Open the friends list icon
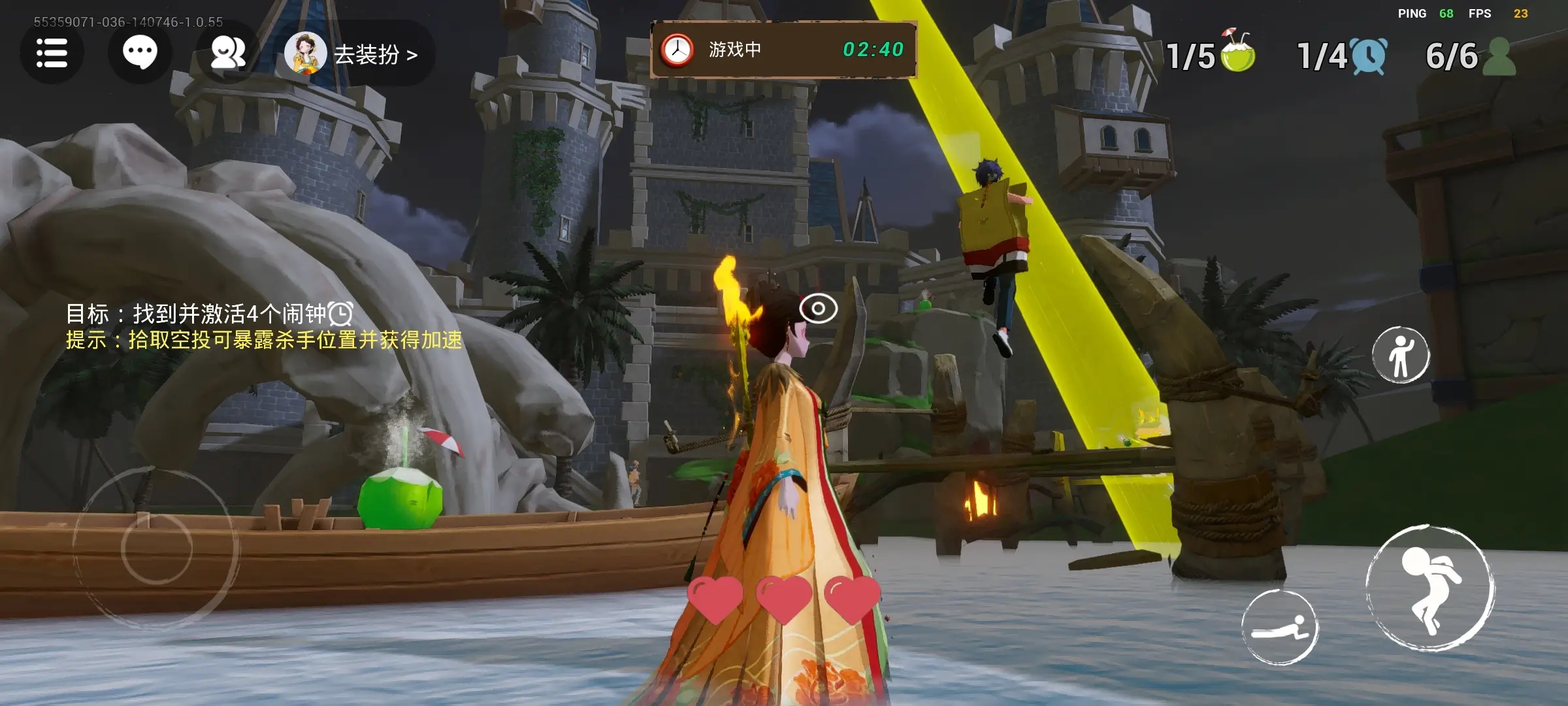 tap(227, 53)
